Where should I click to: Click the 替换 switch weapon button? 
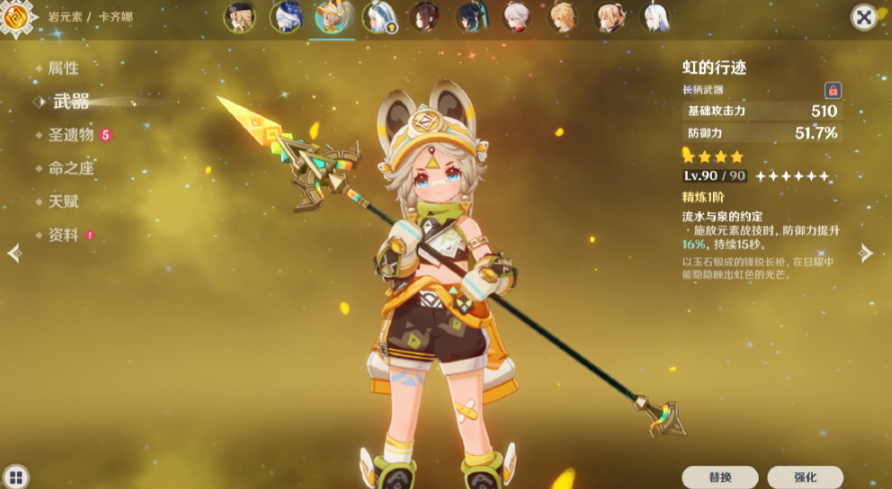720,477
